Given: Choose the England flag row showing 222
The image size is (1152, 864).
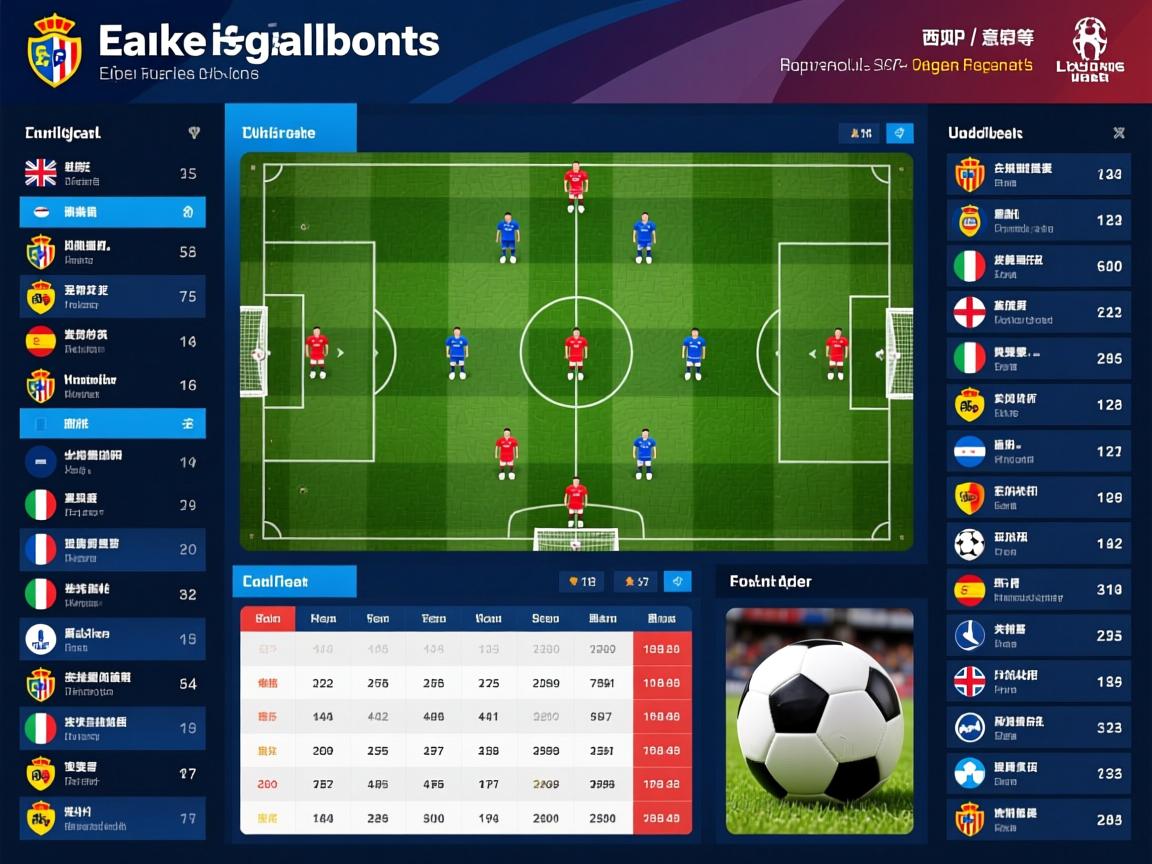Looking at the screenshot, I should click(x=1038, y=312).
